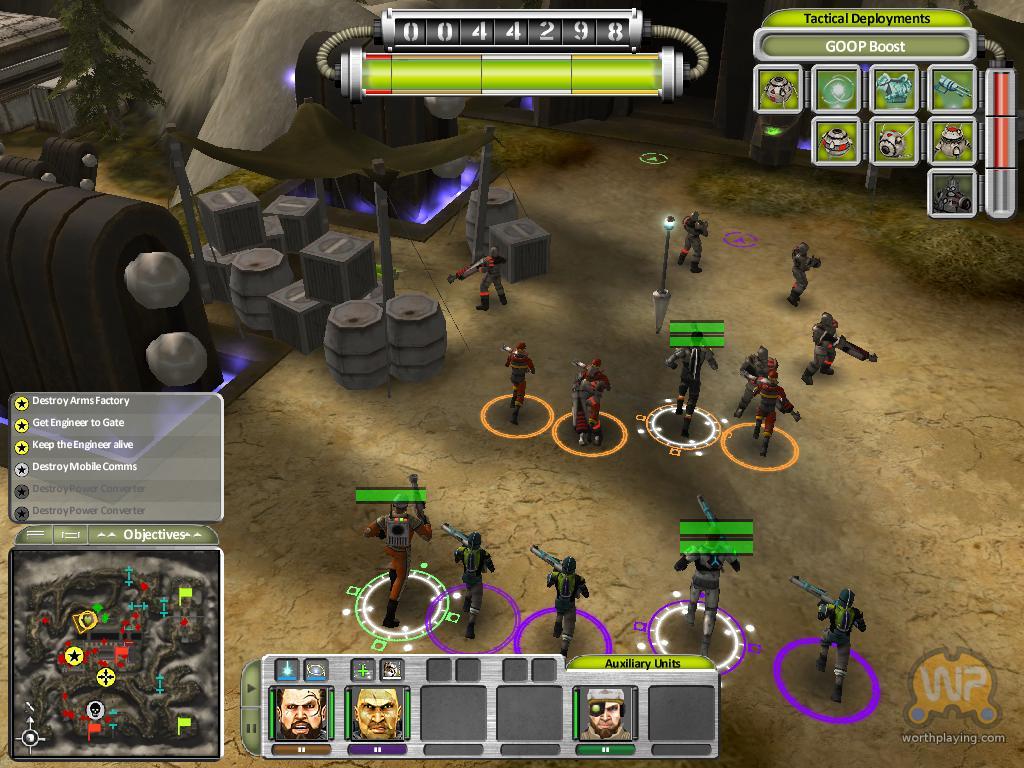
Task: Deploy the round robot with legs and antennae
Action: click(x=952, y=141)
